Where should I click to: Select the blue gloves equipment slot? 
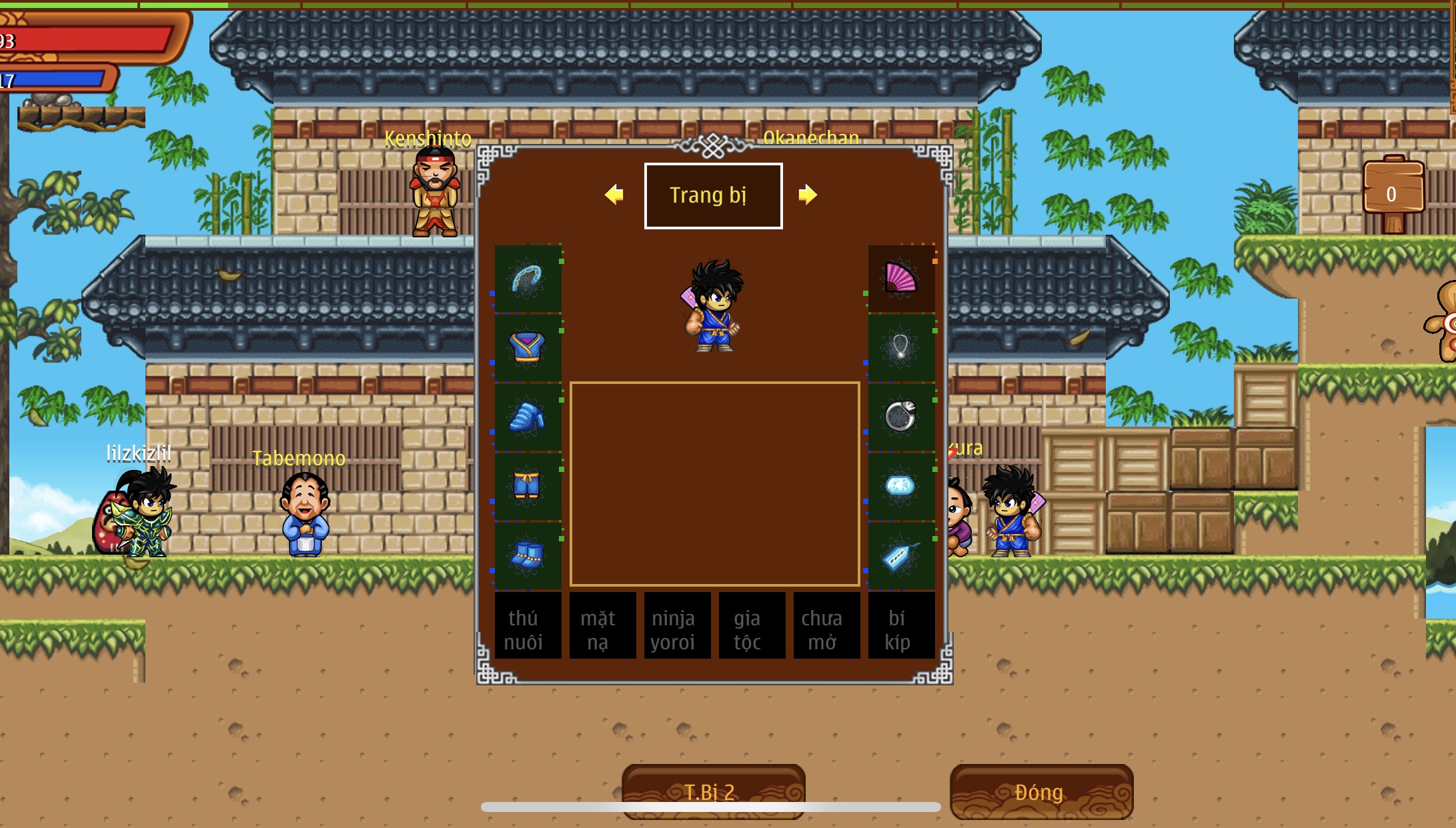528,417
